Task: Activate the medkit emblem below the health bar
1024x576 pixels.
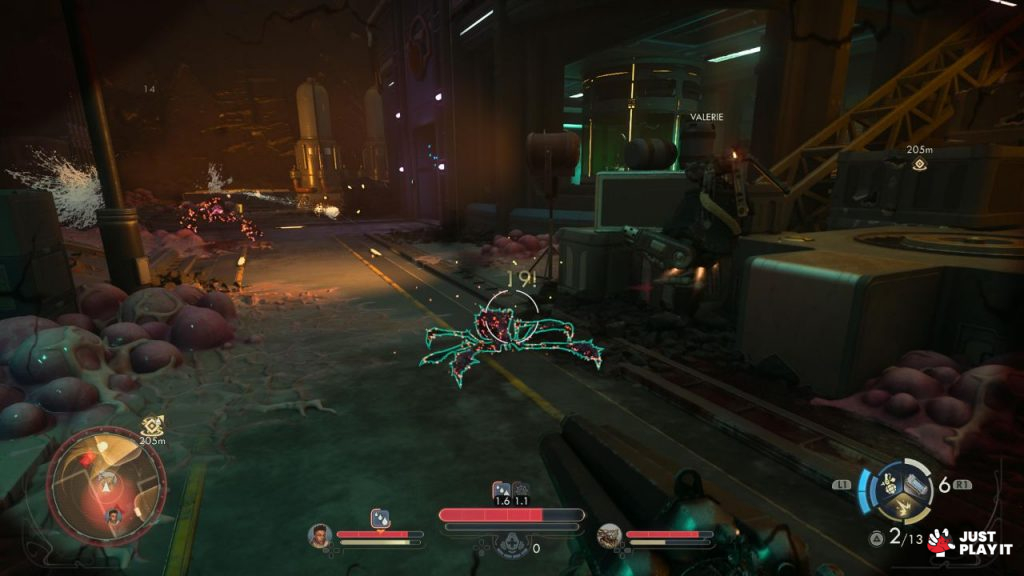Action: (512, 546)
